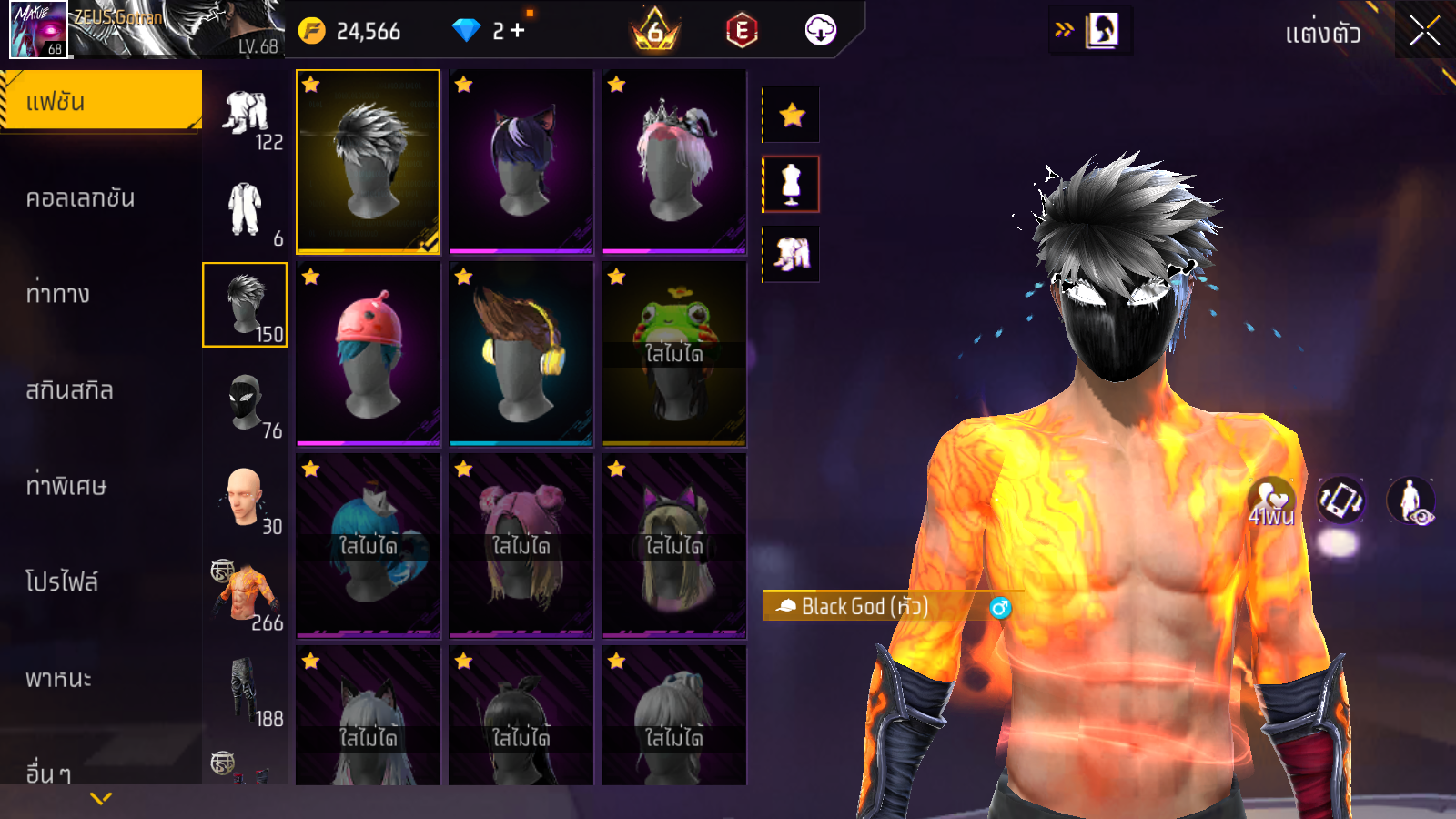The height and width of the screenshot is (819, 1456).
Task: Switch to the แฟชัน tab
Action: pos(100,101)
